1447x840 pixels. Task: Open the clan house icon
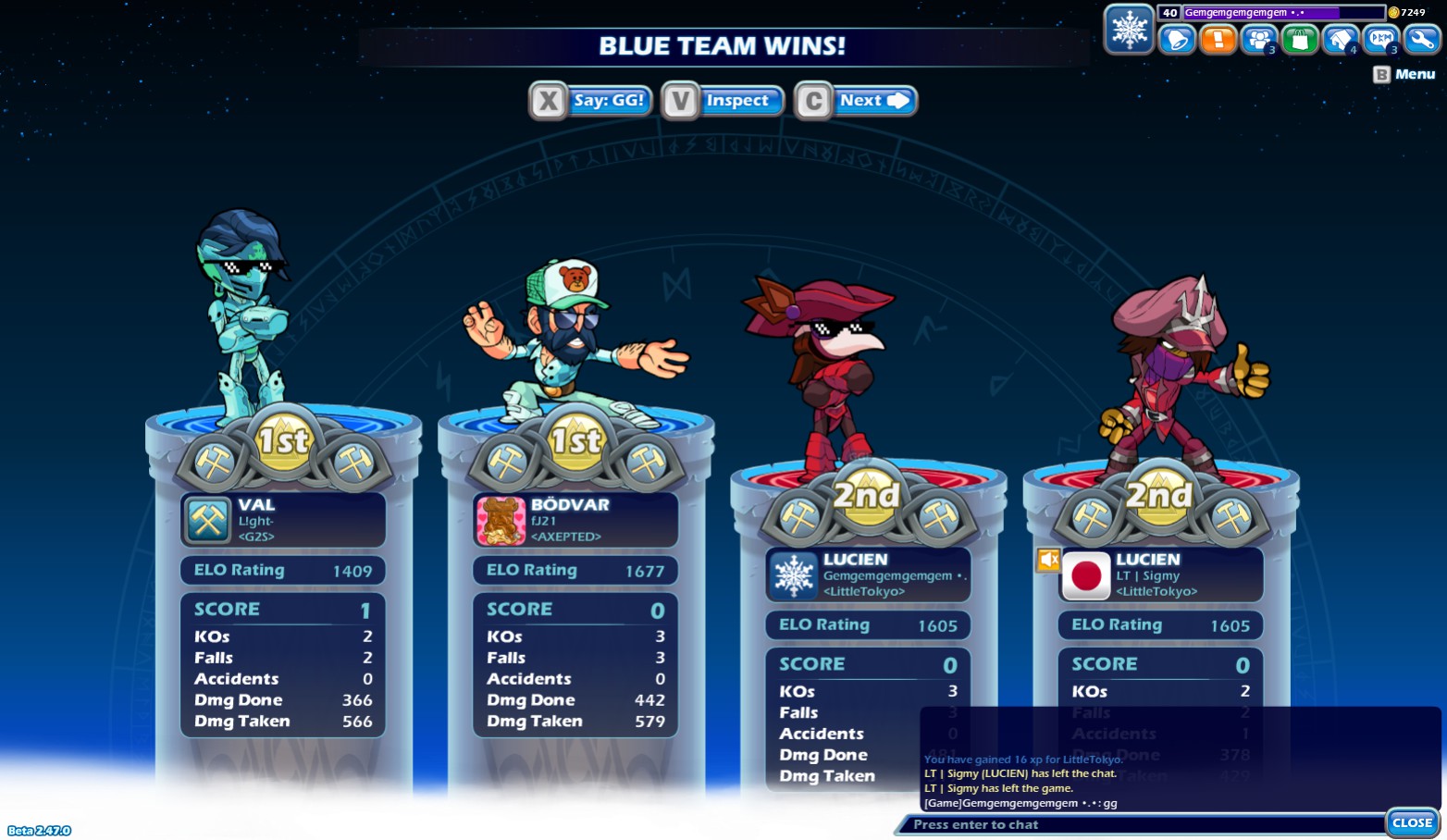pyautogui.click(x=1341, y=40)
